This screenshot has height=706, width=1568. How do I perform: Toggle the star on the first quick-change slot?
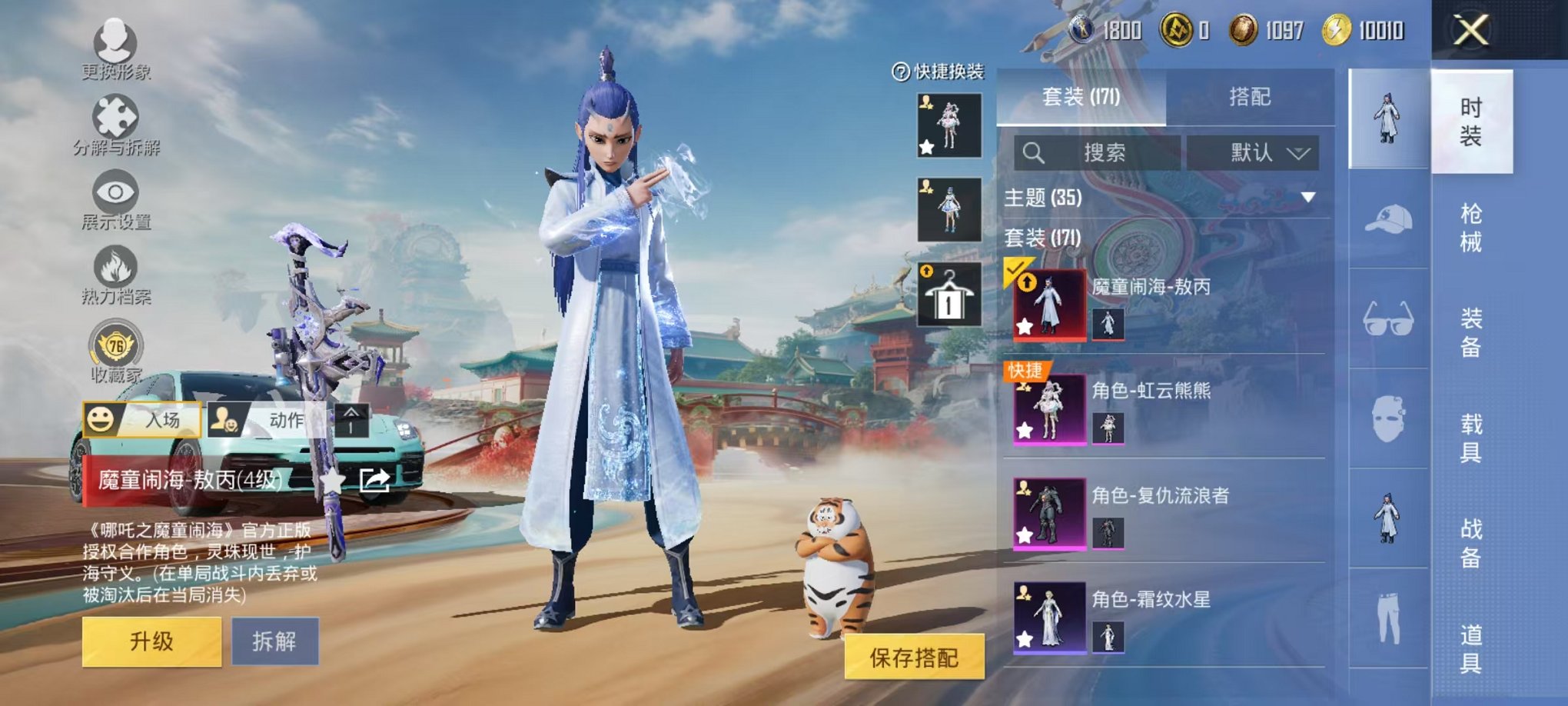click(x=928, y=146)
